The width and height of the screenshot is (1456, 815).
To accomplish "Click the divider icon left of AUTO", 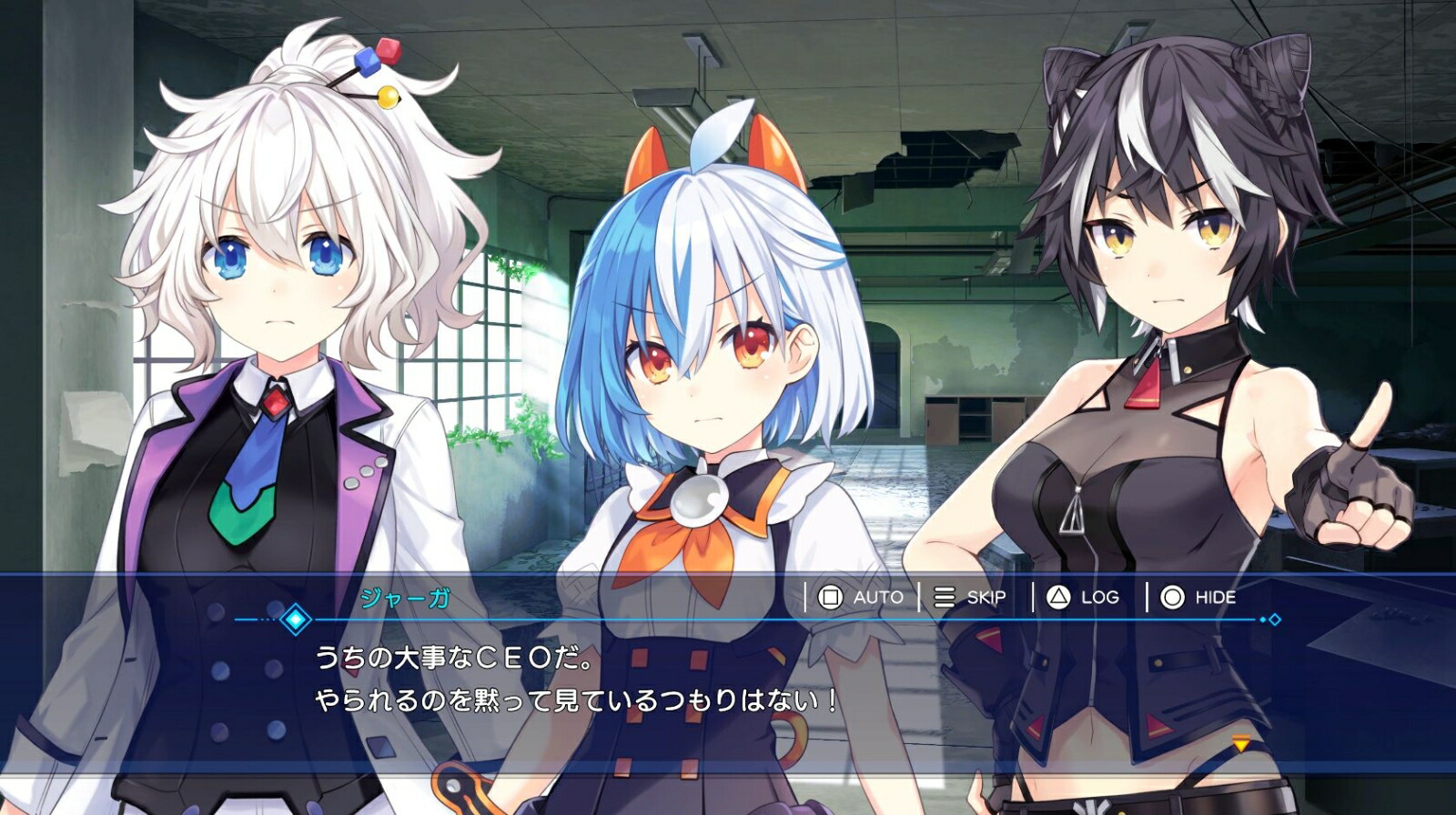I will (805, 598).
